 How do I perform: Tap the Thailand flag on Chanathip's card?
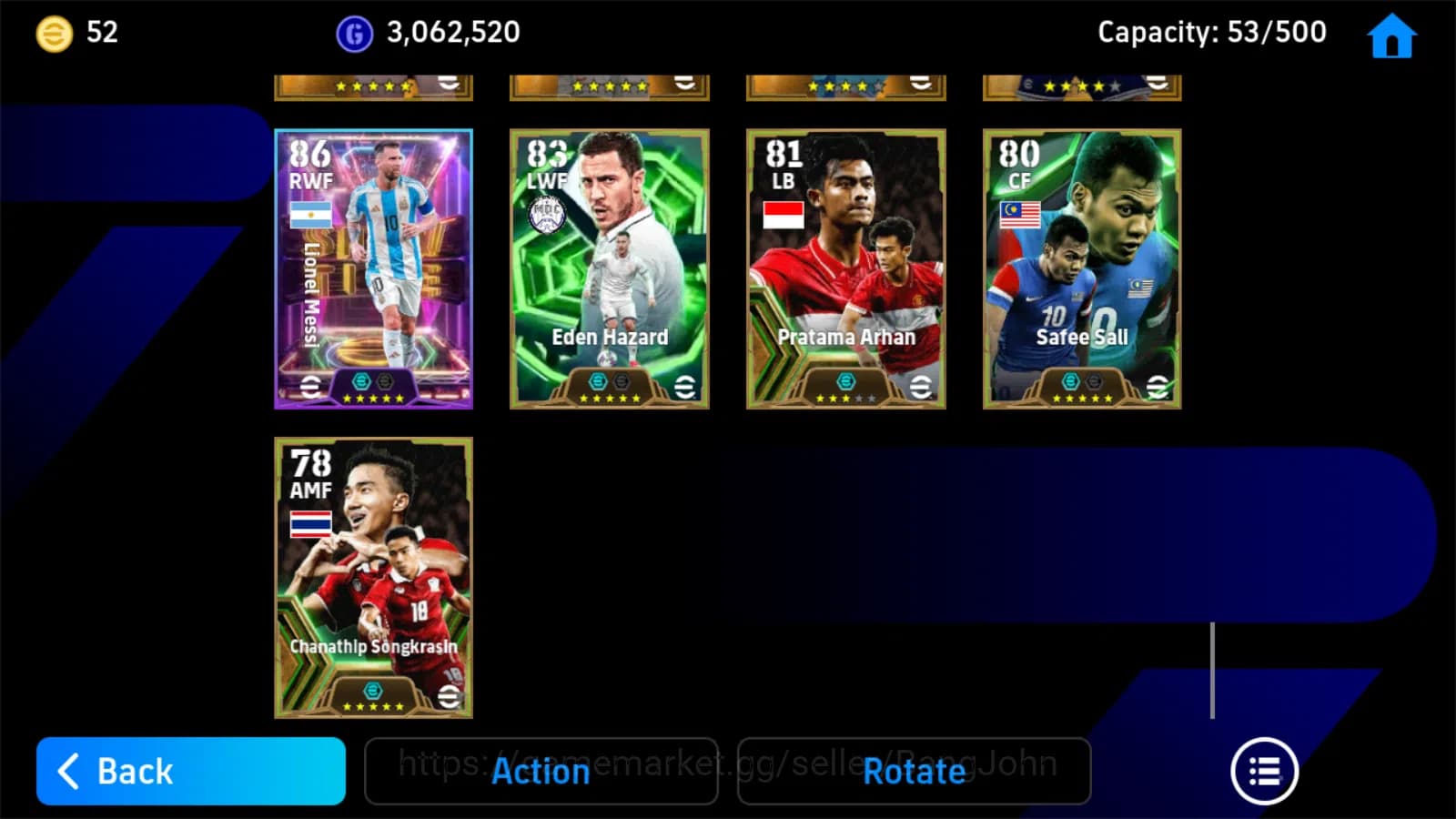point(310,522)
